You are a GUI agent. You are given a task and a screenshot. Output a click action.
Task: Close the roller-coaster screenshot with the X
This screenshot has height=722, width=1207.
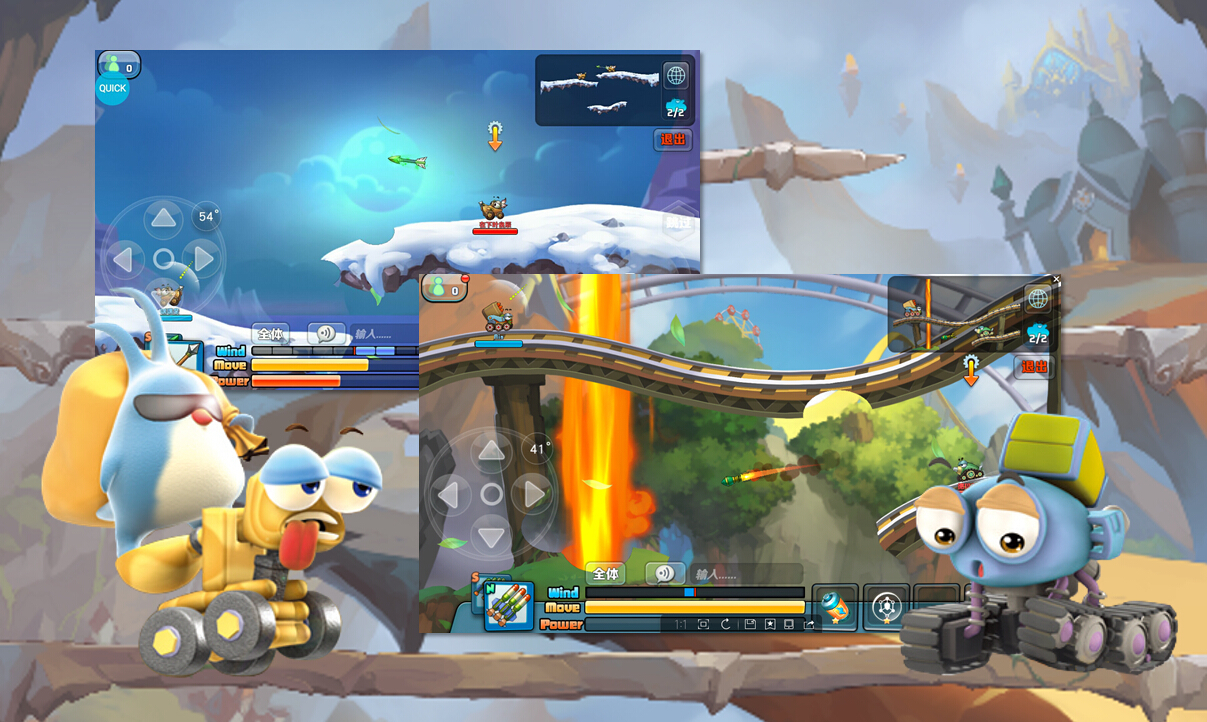click(x=1056, y=280)
